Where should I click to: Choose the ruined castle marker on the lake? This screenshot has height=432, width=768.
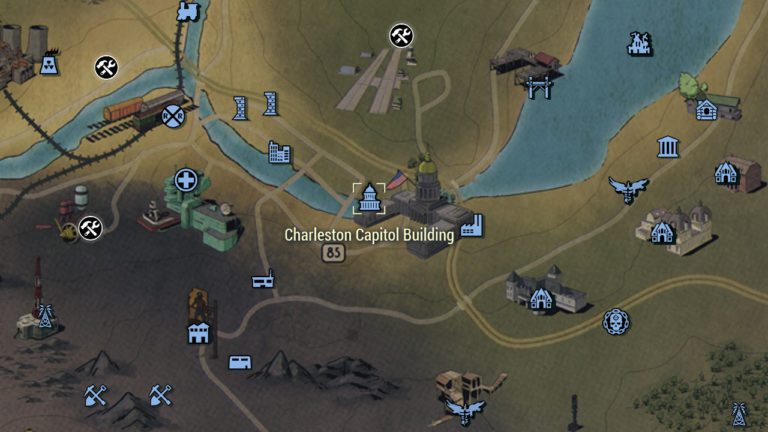point(639,43)
